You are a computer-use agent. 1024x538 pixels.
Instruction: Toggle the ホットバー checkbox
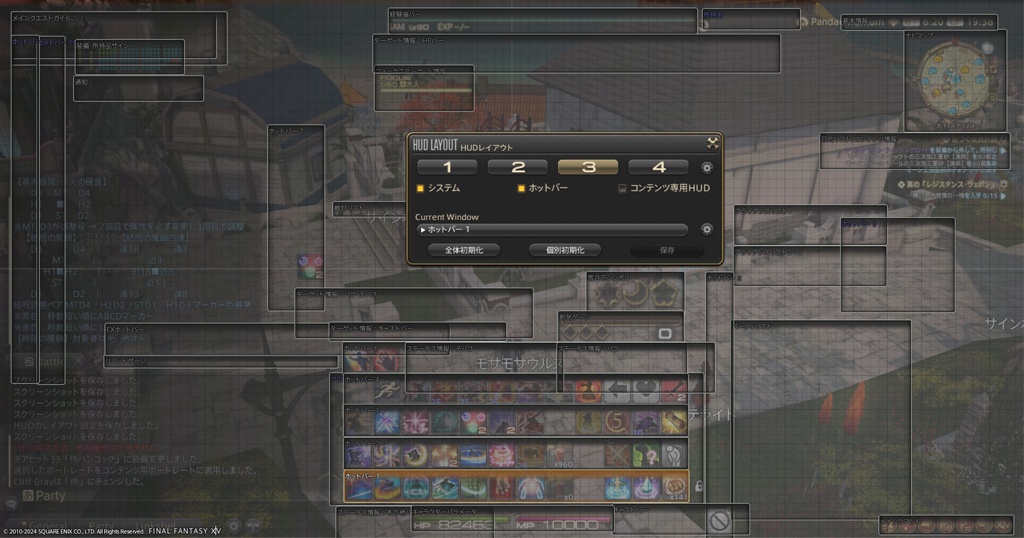pyautogui.click(x=521, y=188)
